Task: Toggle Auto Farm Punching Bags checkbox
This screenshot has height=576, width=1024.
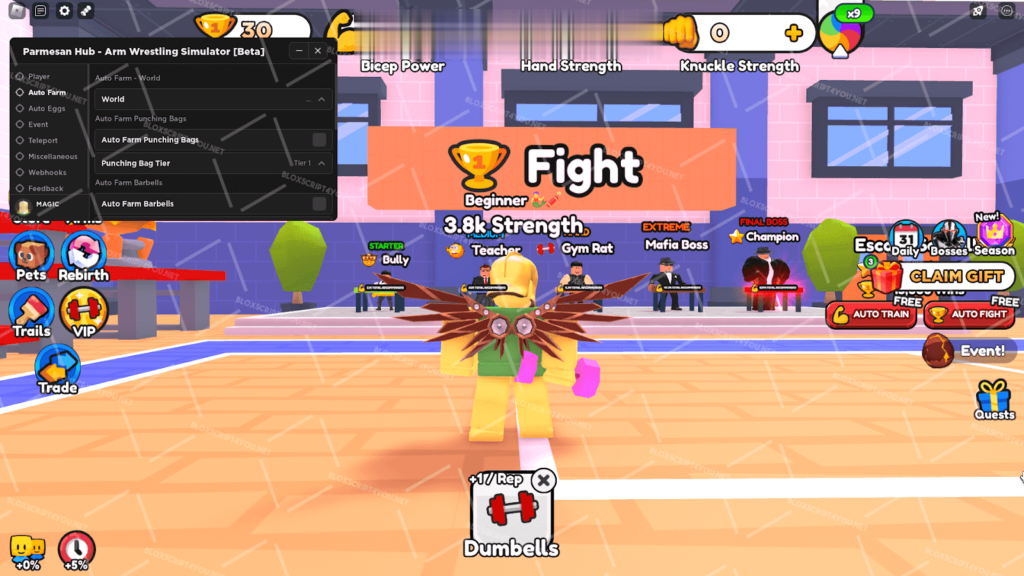Action: pyautogui.click(x=319, y=140)
